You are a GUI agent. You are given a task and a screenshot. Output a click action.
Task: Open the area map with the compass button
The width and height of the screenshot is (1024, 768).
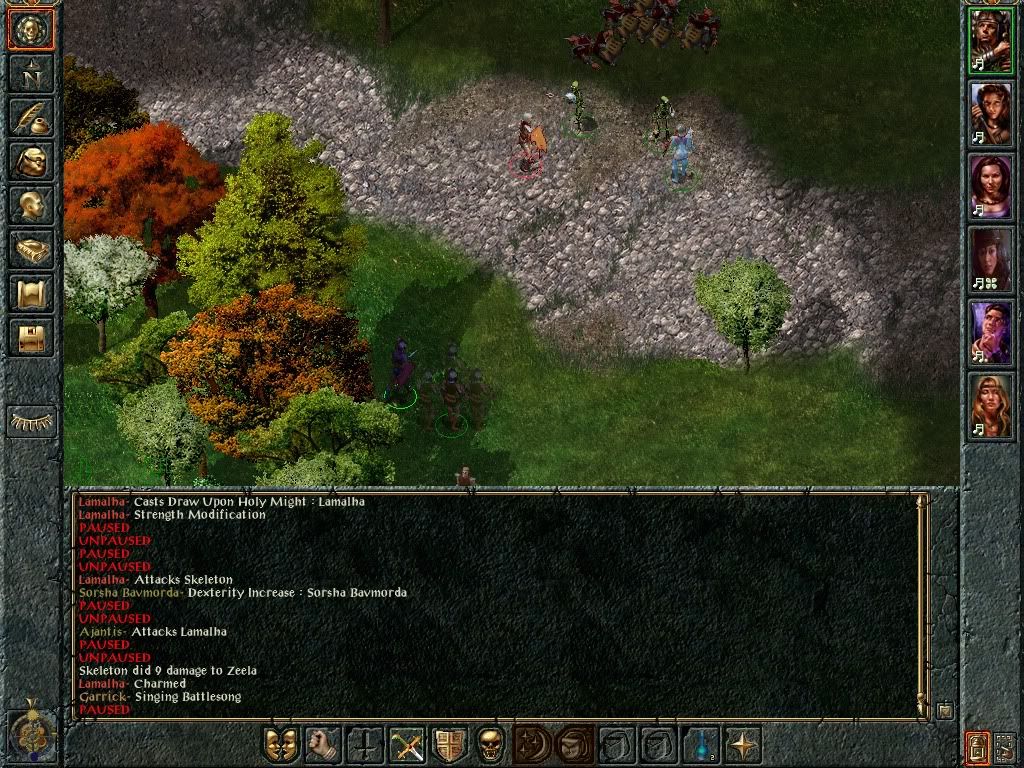pyautogui.click(x=31, y=73)
